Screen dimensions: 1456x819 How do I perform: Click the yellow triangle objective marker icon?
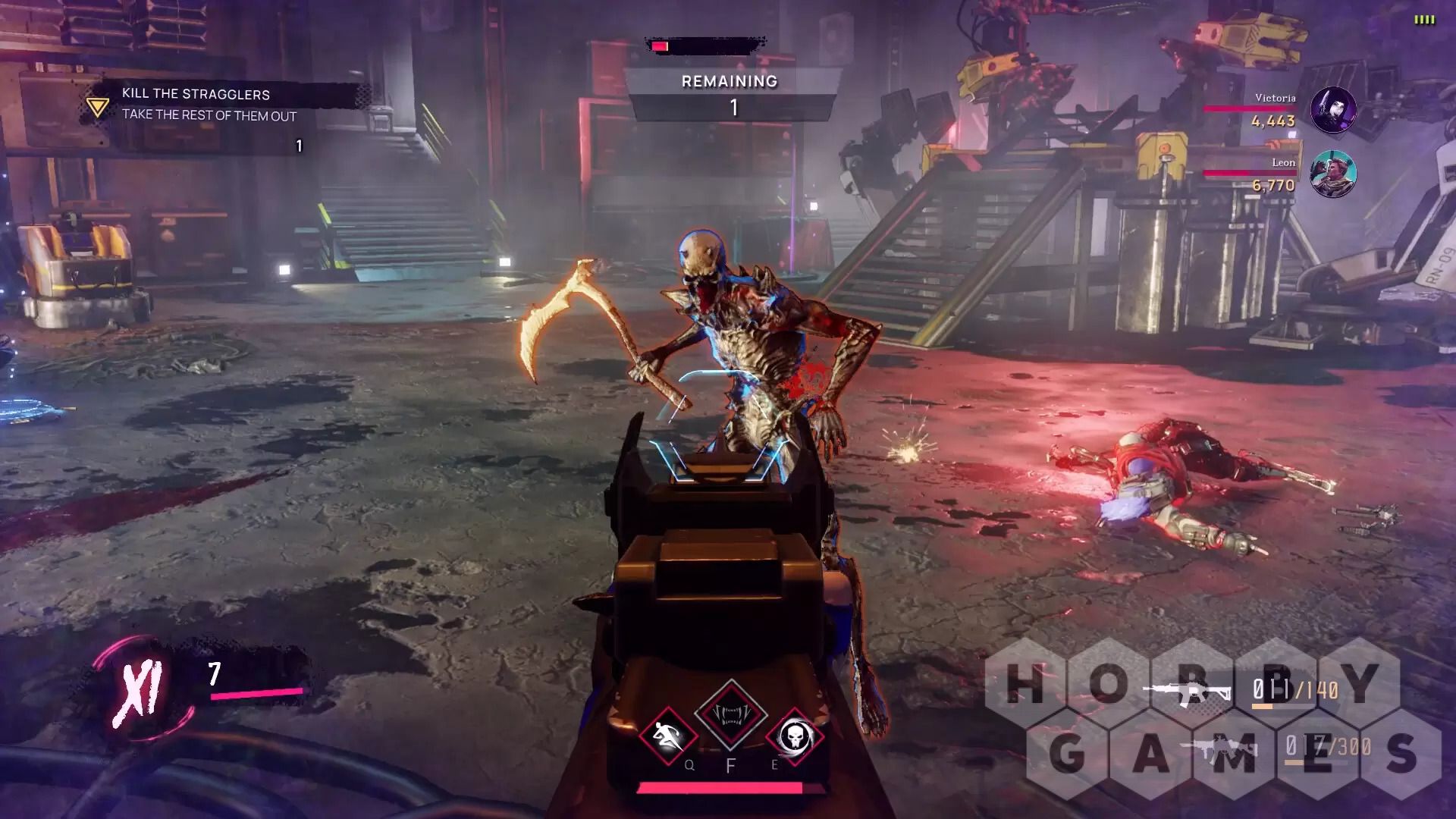coord(97,106)
